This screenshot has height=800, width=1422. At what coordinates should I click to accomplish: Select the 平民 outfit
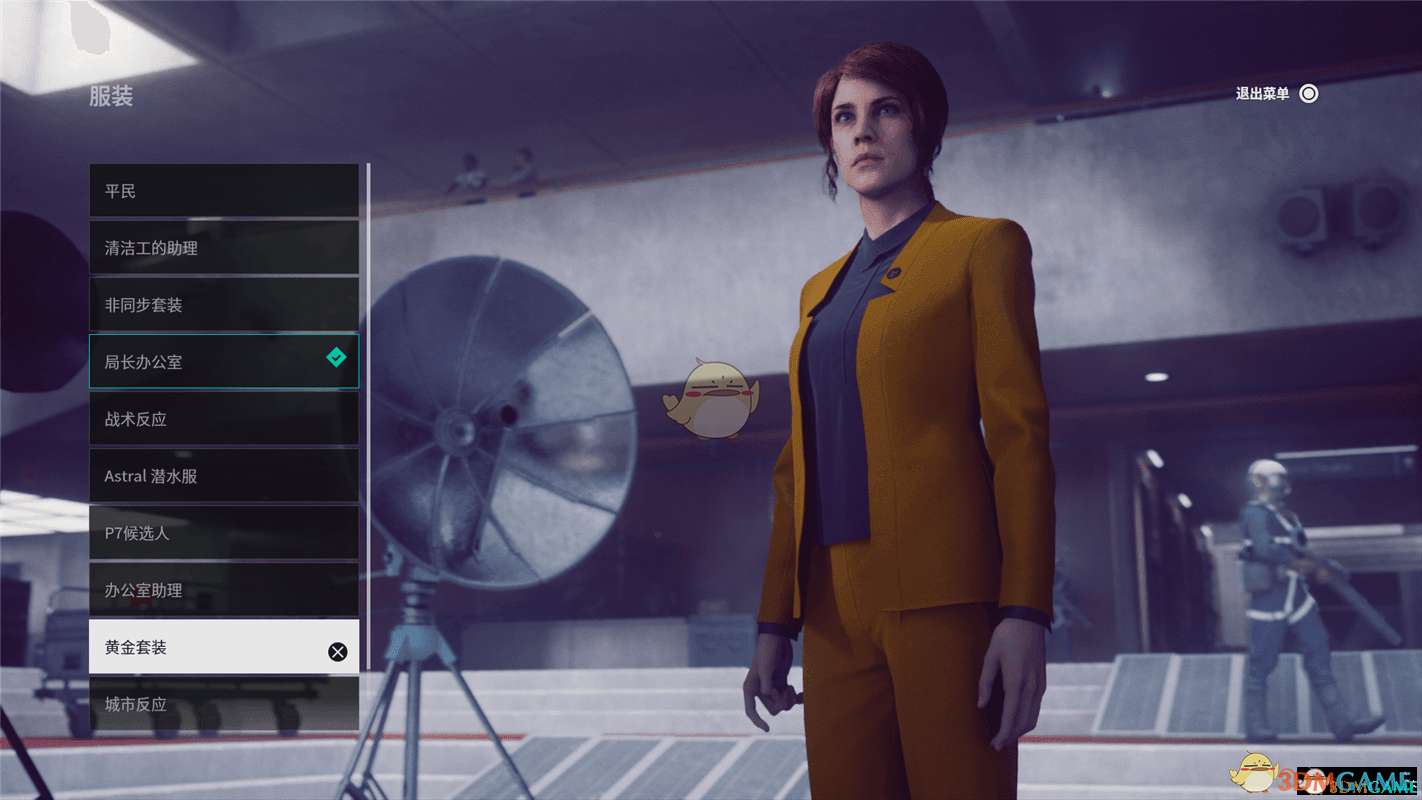tap(223, 191)
